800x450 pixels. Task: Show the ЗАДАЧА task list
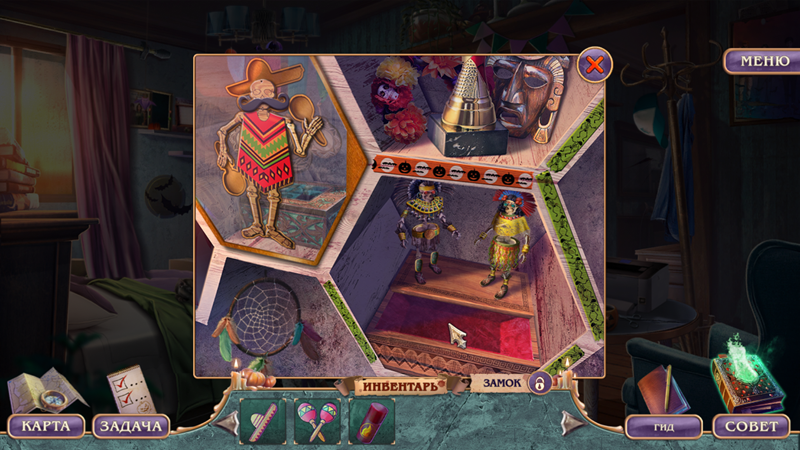(x=131, y=426)
